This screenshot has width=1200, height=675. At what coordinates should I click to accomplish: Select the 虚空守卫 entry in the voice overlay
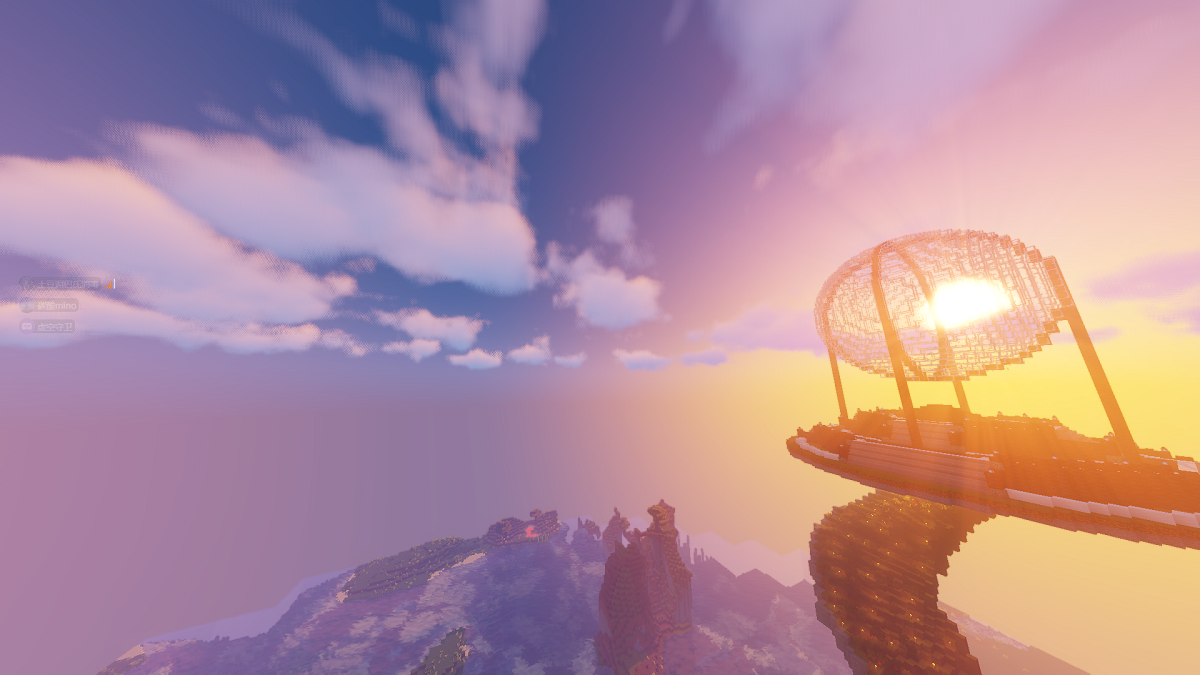(x=47, y=326)
